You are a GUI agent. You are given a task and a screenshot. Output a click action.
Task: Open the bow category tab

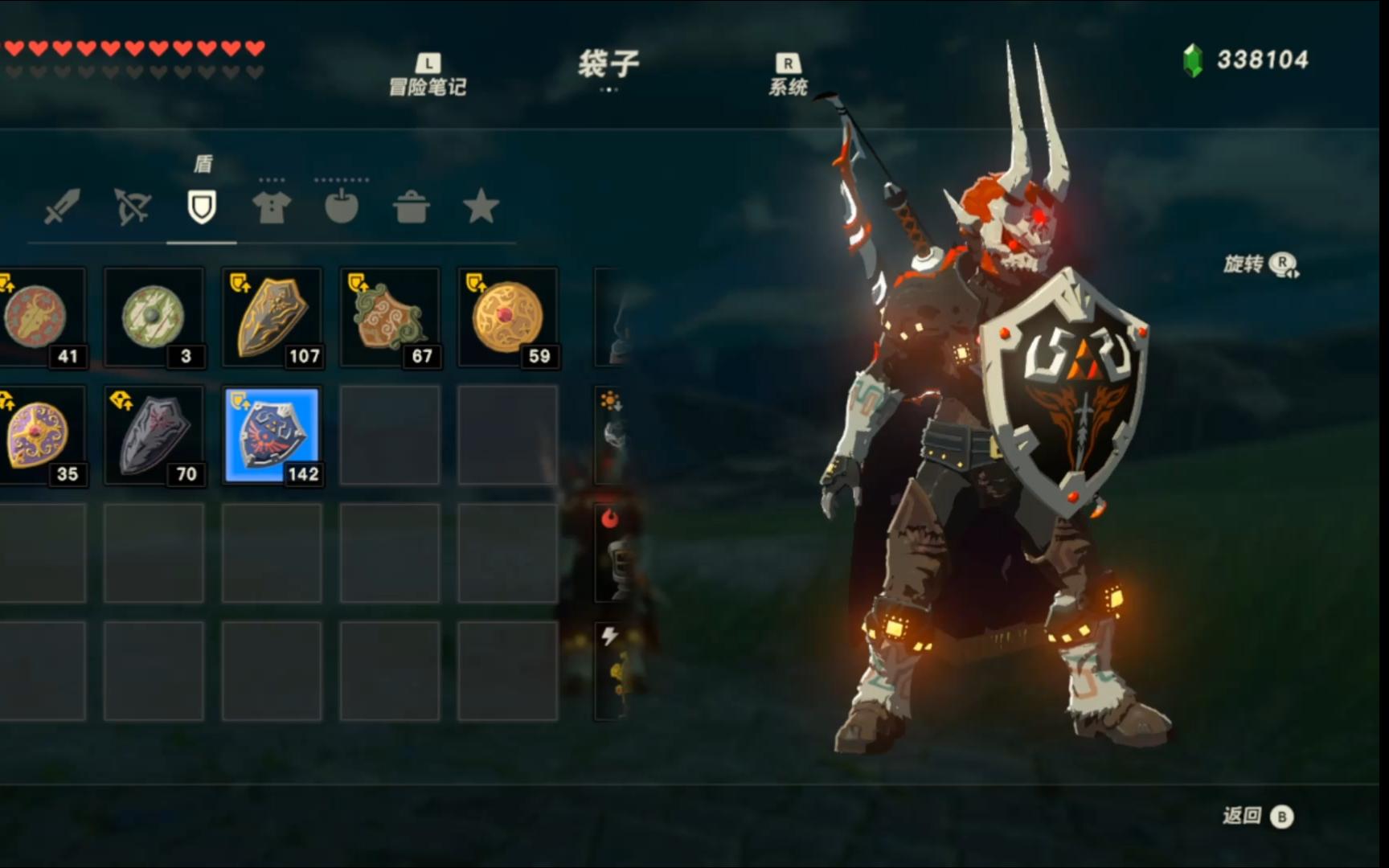click(x=132, y=207)
